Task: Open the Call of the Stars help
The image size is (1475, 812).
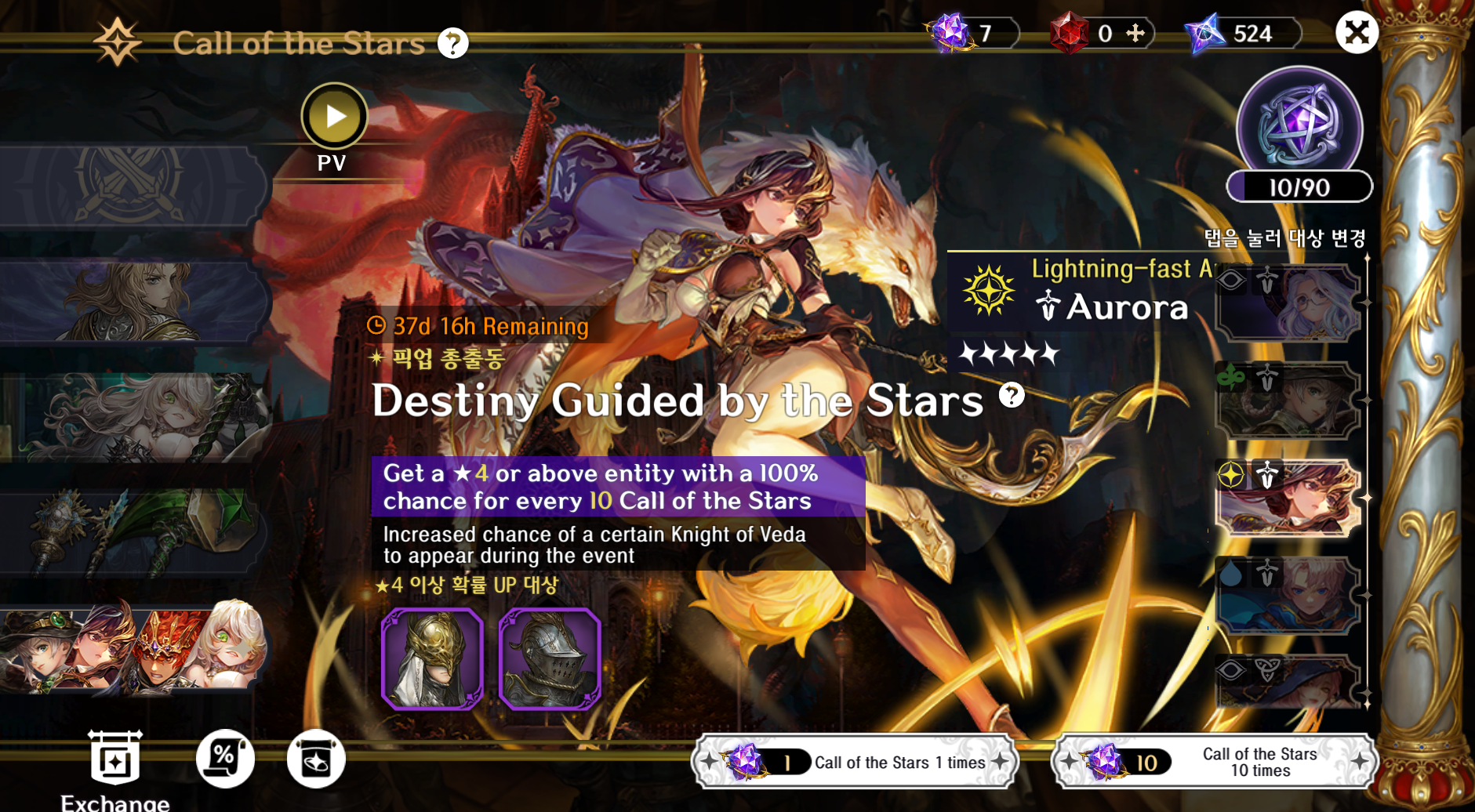Action: (452, 43)
